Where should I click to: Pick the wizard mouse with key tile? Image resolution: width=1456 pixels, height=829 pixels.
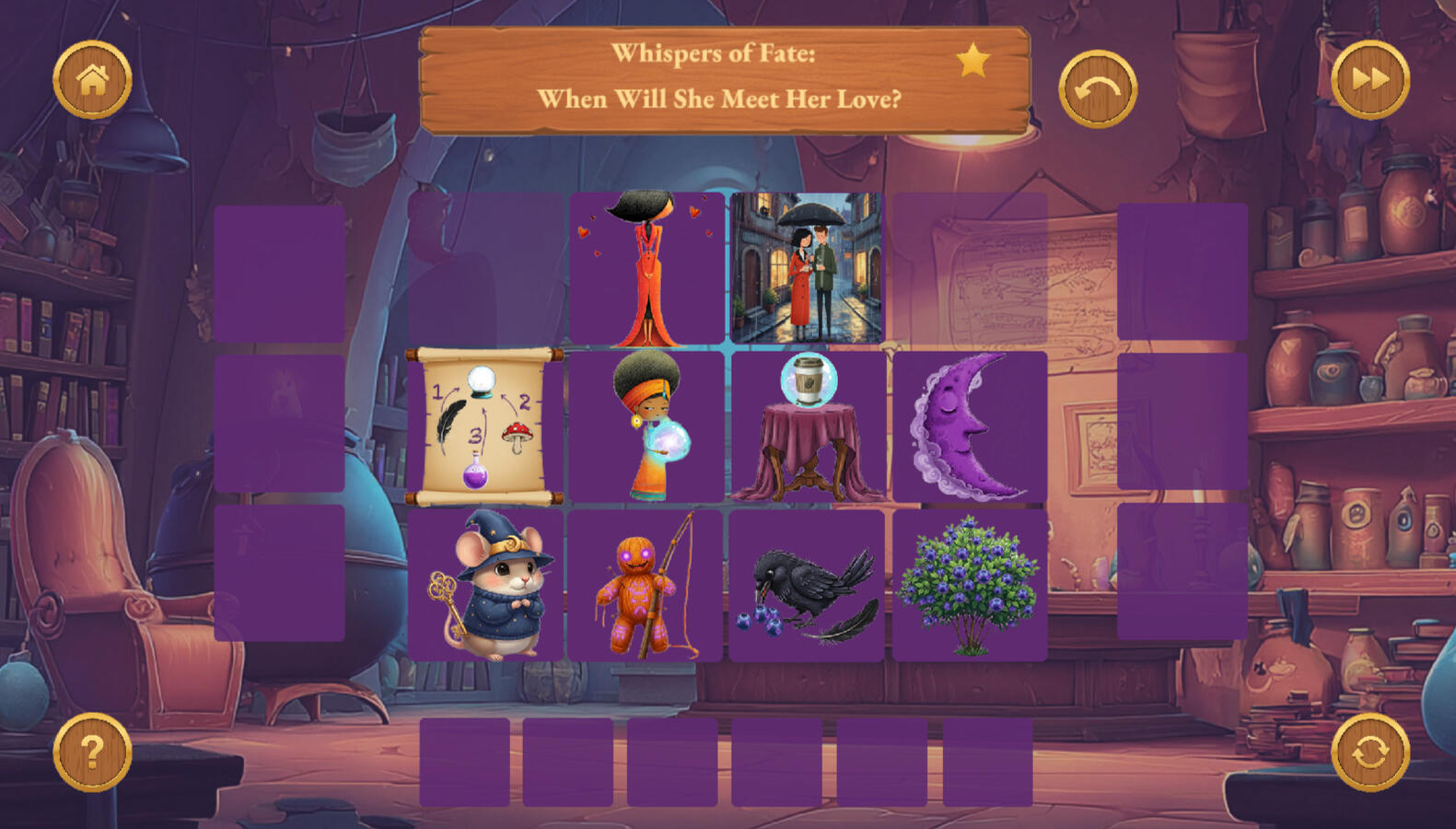tap(485, 585)
